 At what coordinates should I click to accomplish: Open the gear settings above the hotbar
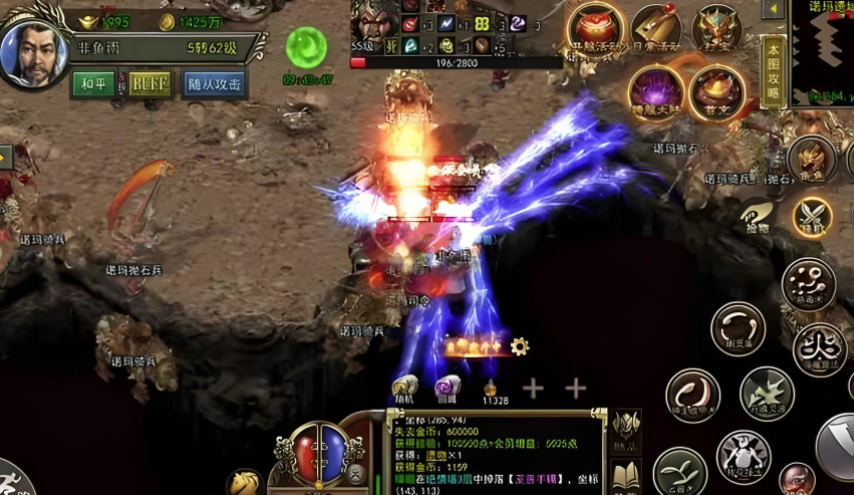519,346
